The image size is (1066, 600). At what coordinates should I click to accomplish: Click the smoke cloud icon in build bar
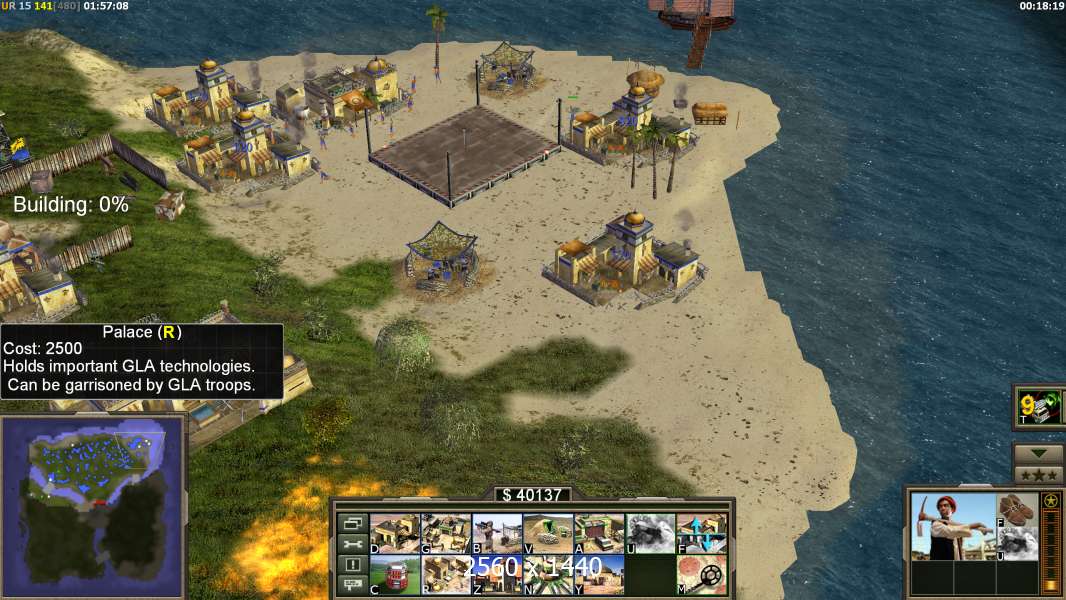coord(649,533)
